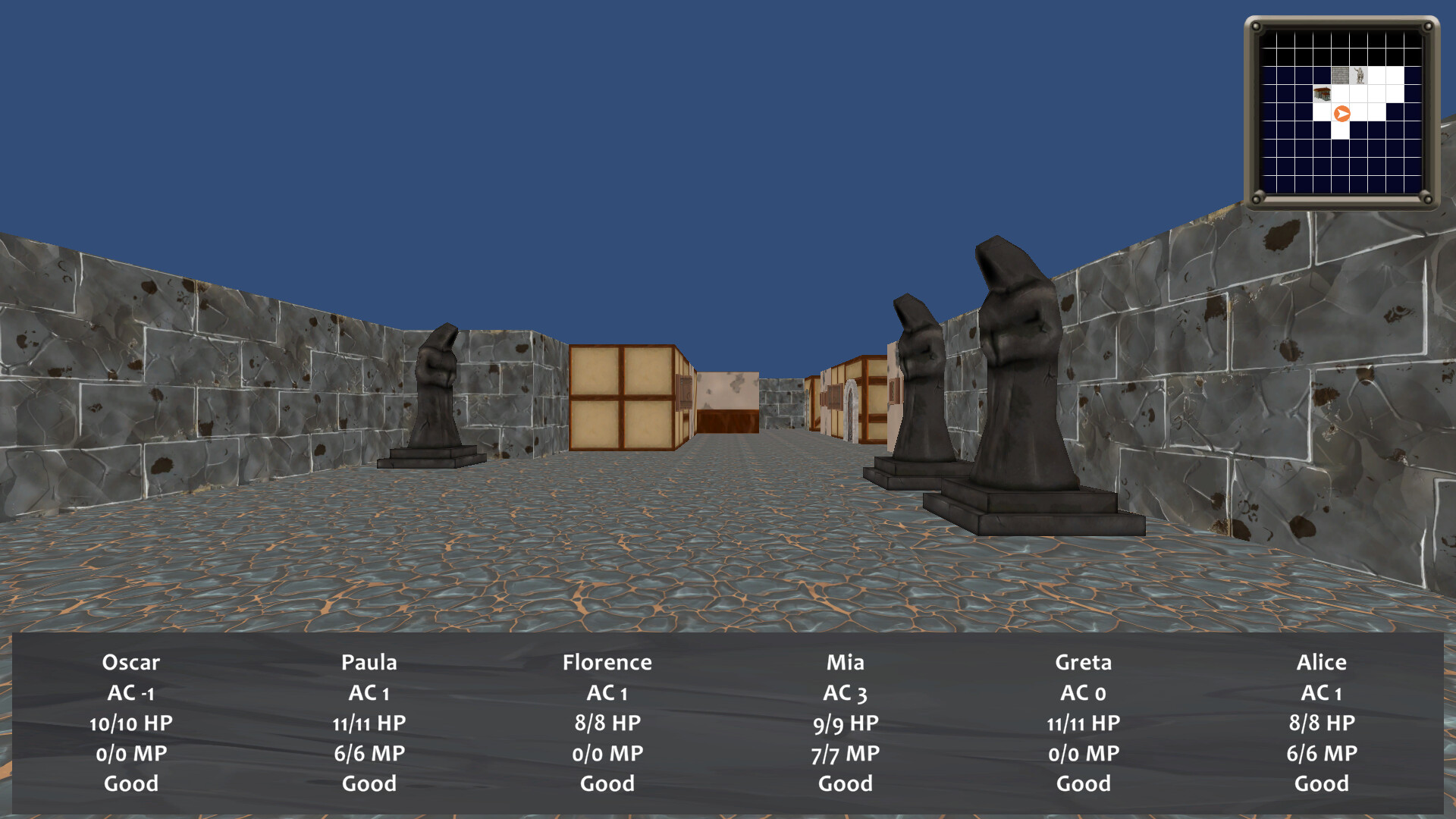1456x819 pixels.
Task: Select the orange player arrow on the minimap
Action: coord(1341,113)
